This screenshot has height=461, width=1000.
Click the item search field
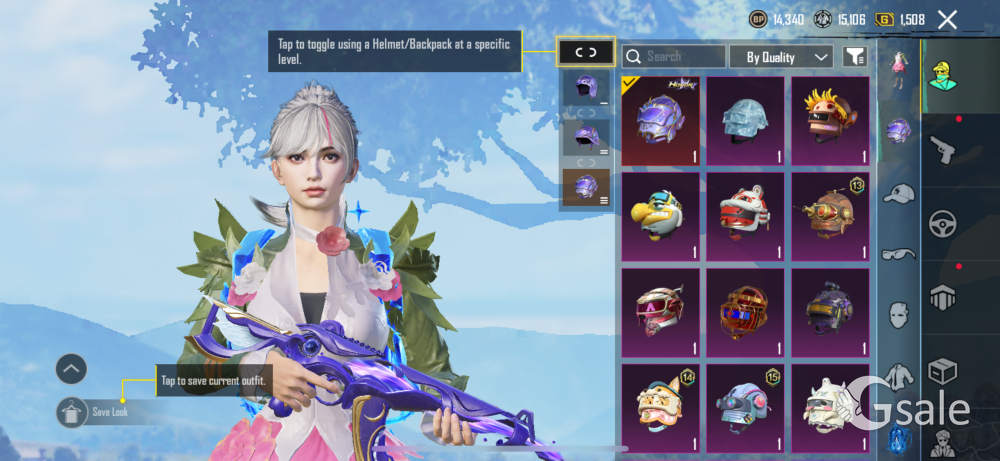[x=674, y=57]
